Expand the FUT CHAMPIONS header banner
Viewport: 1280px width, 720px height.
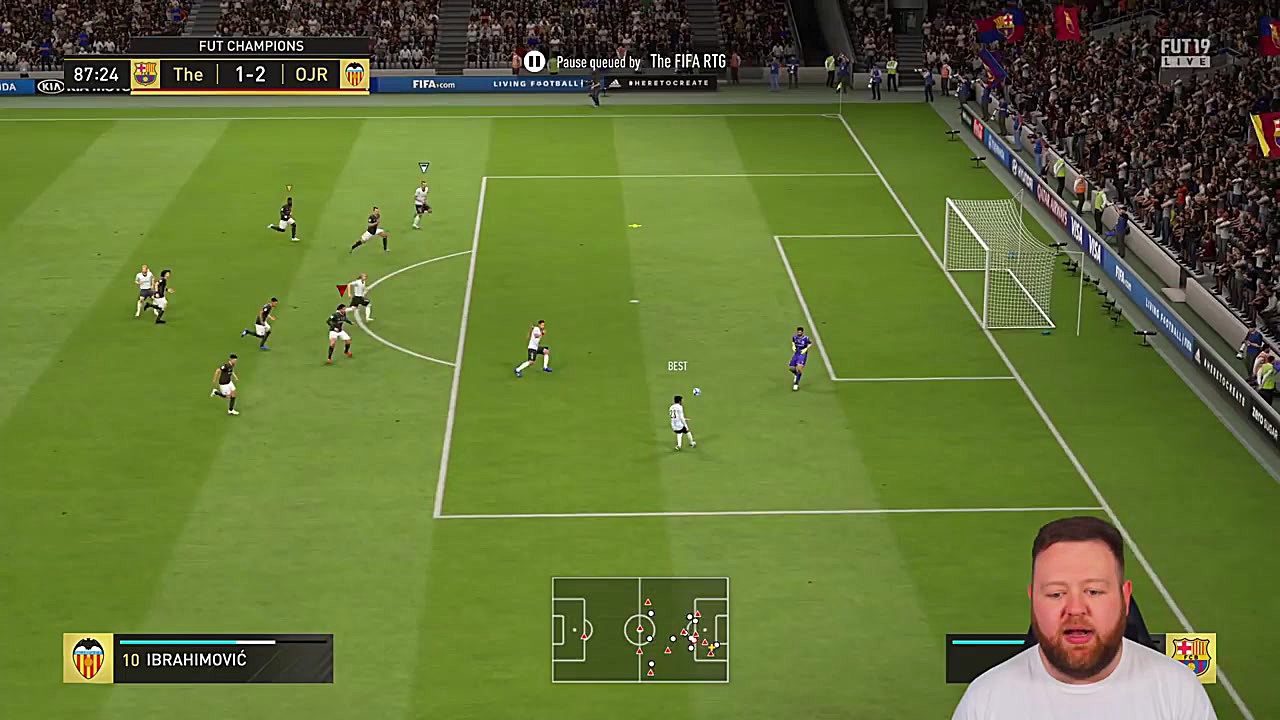point(251,45)
